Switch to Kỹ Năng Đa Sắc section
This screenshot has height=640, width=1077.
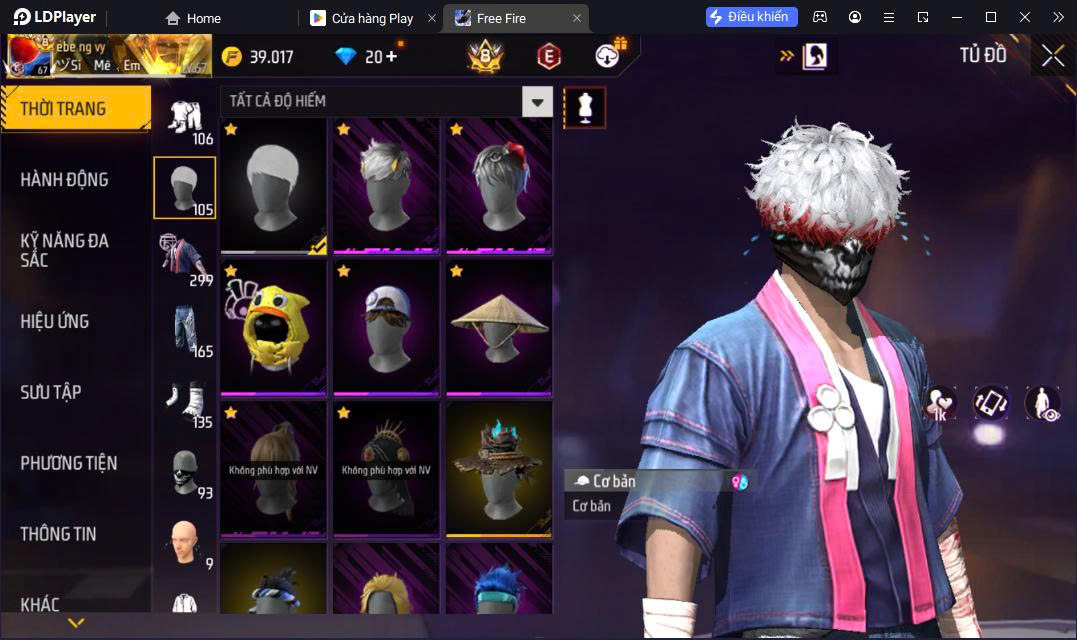(x=64, y=250)
